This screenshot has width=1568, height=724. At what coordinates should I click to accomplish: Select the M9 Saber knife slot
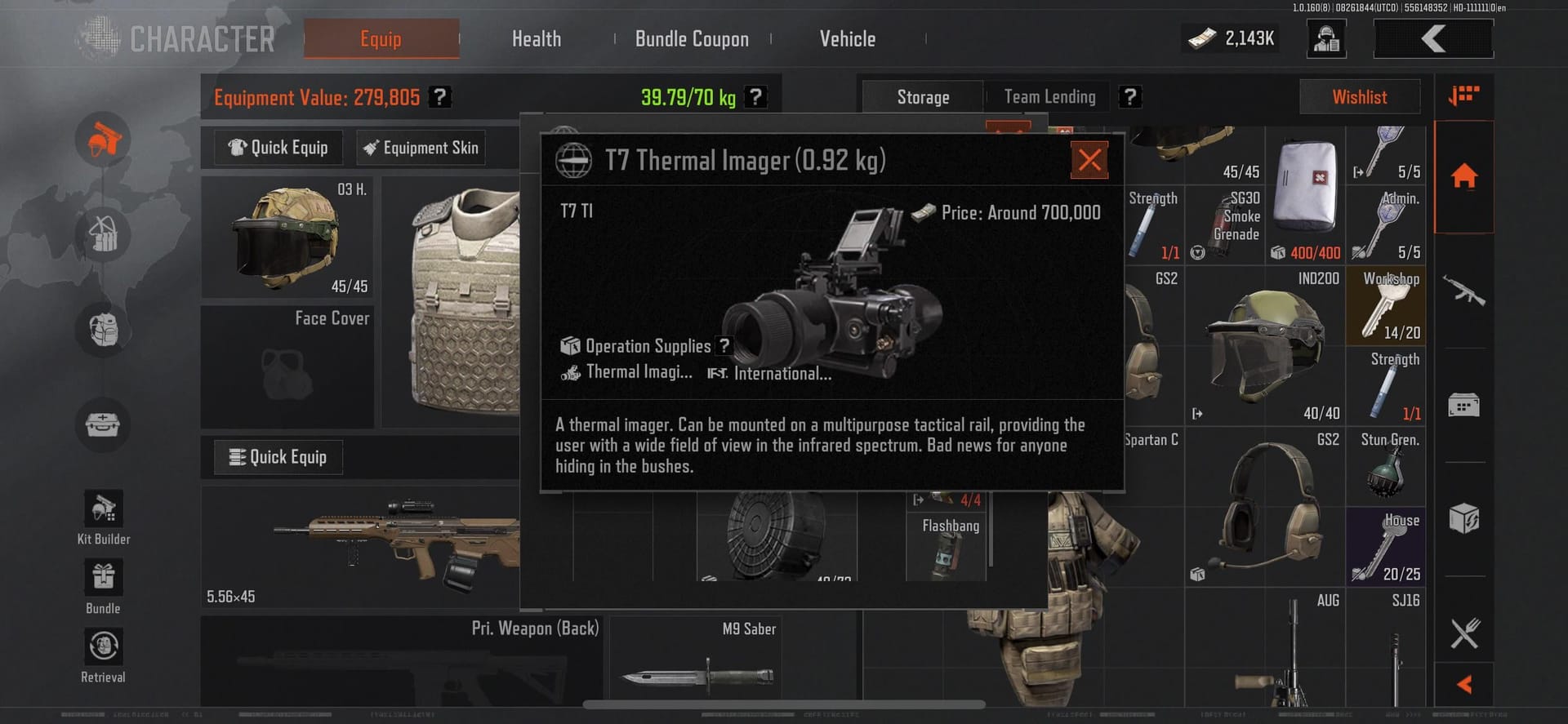click(x=696, y=661)
